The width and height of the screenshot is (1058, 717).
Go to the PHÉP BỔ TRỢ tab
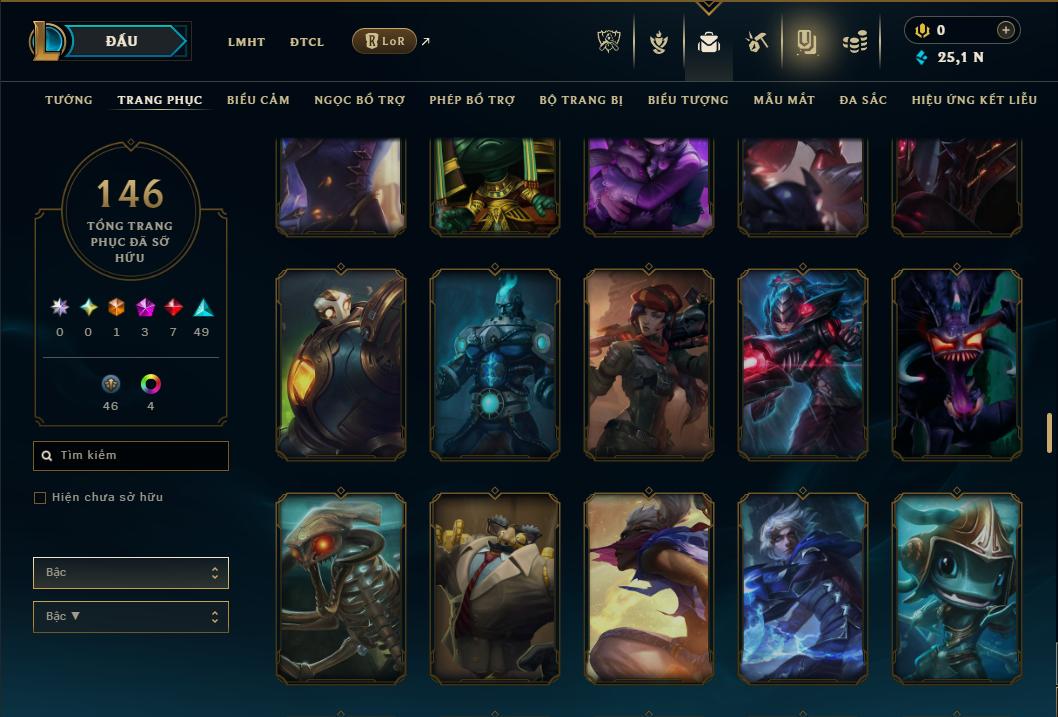tap(472, 100)
